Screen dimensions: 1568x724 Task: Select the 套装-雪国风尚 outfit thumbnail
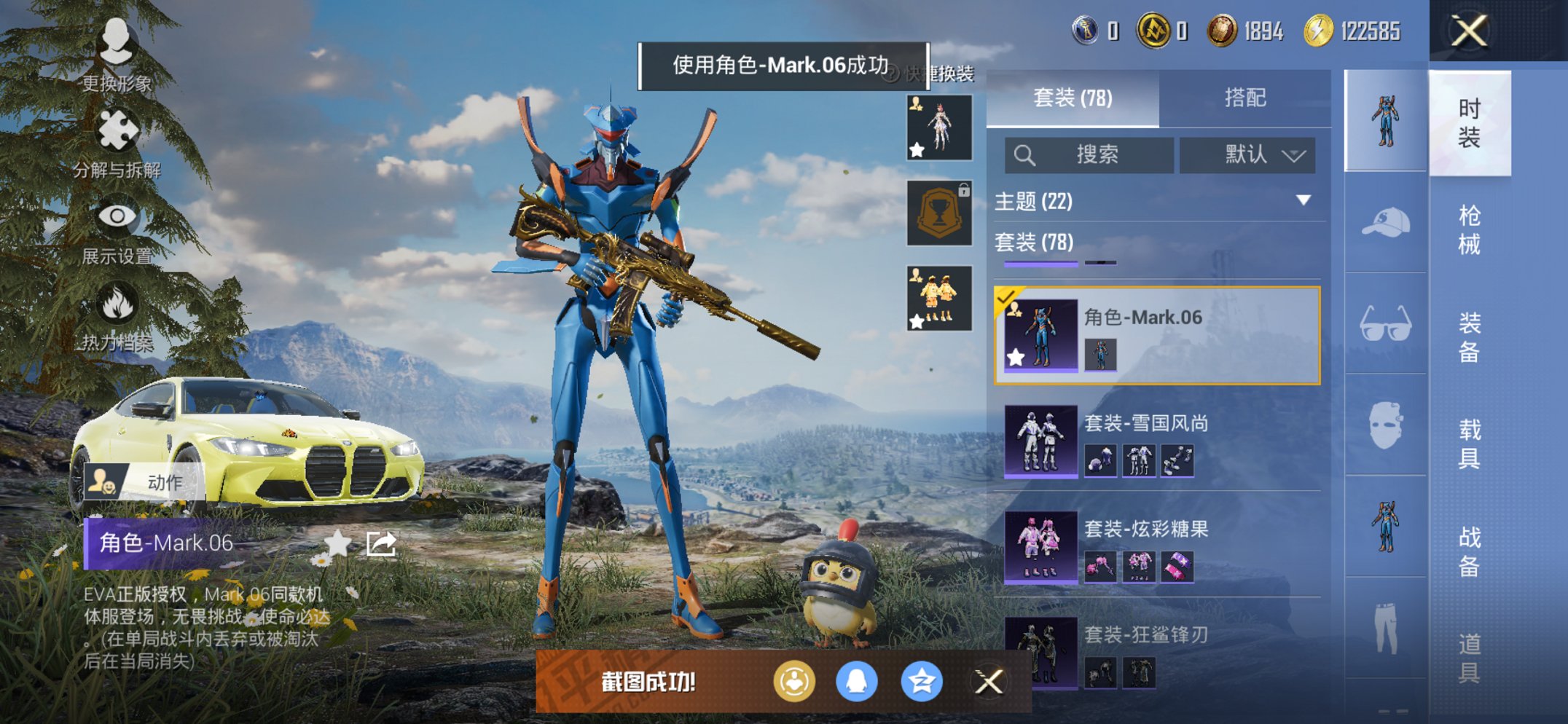point(1039,442)
